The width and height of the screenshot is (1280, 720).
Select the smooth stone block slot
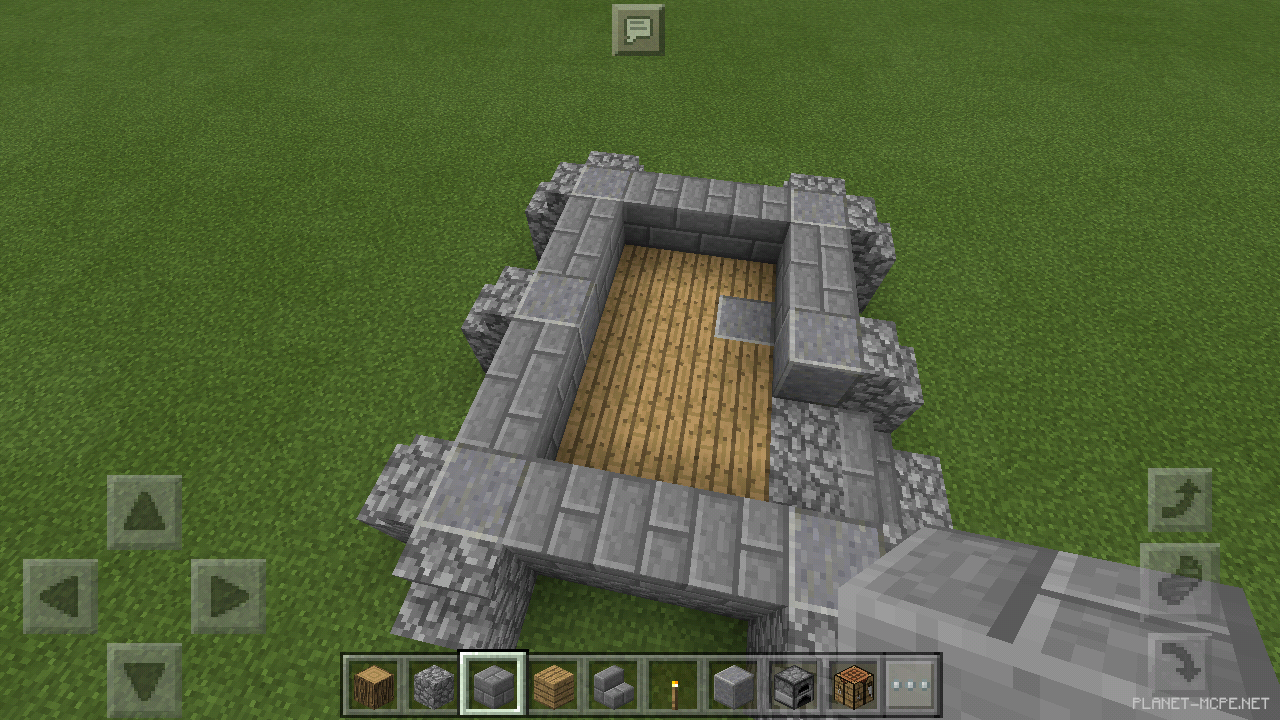coord(733,685)
